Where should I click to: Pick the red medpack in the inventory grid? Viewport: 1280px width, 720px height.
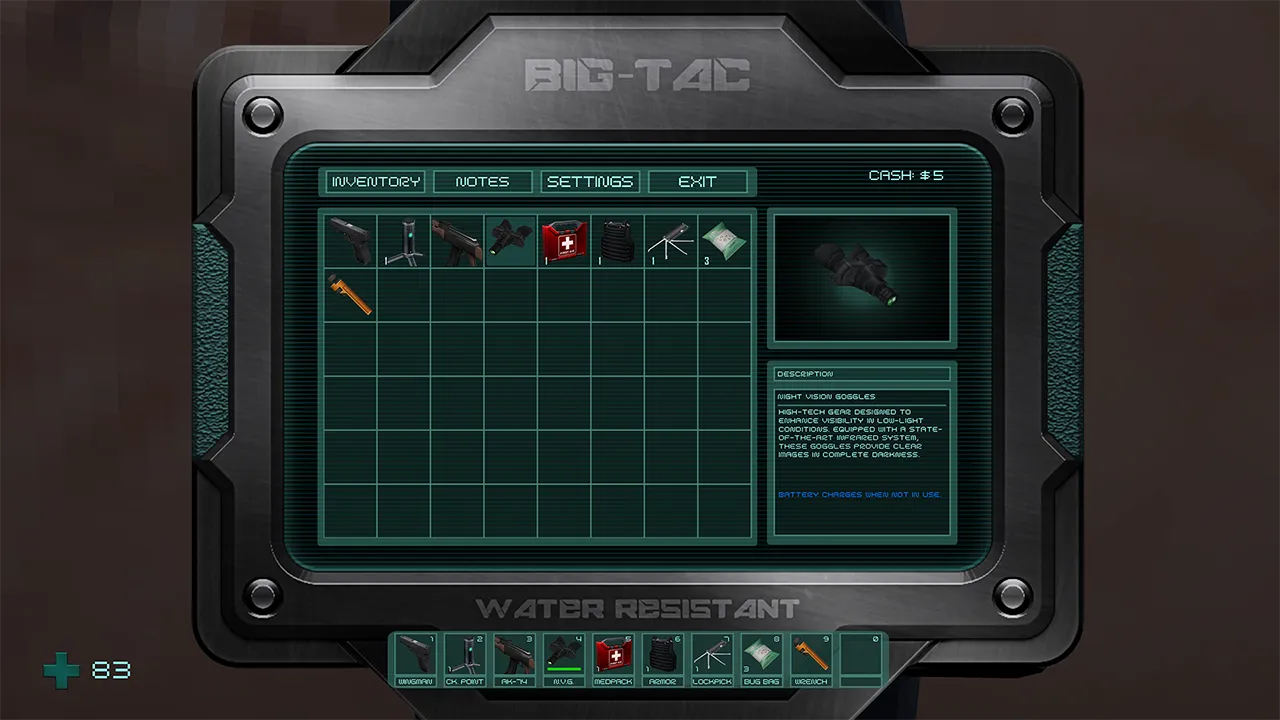(x=564, y=241)
